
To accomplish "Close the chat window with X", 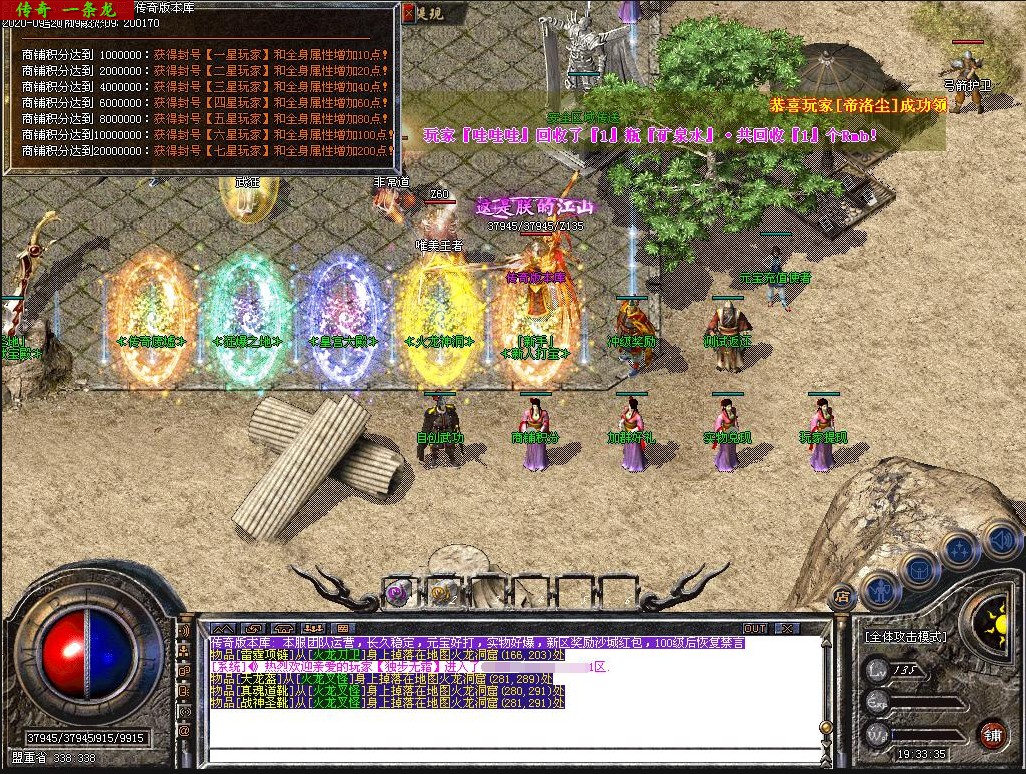I will (x=788, y=629).
